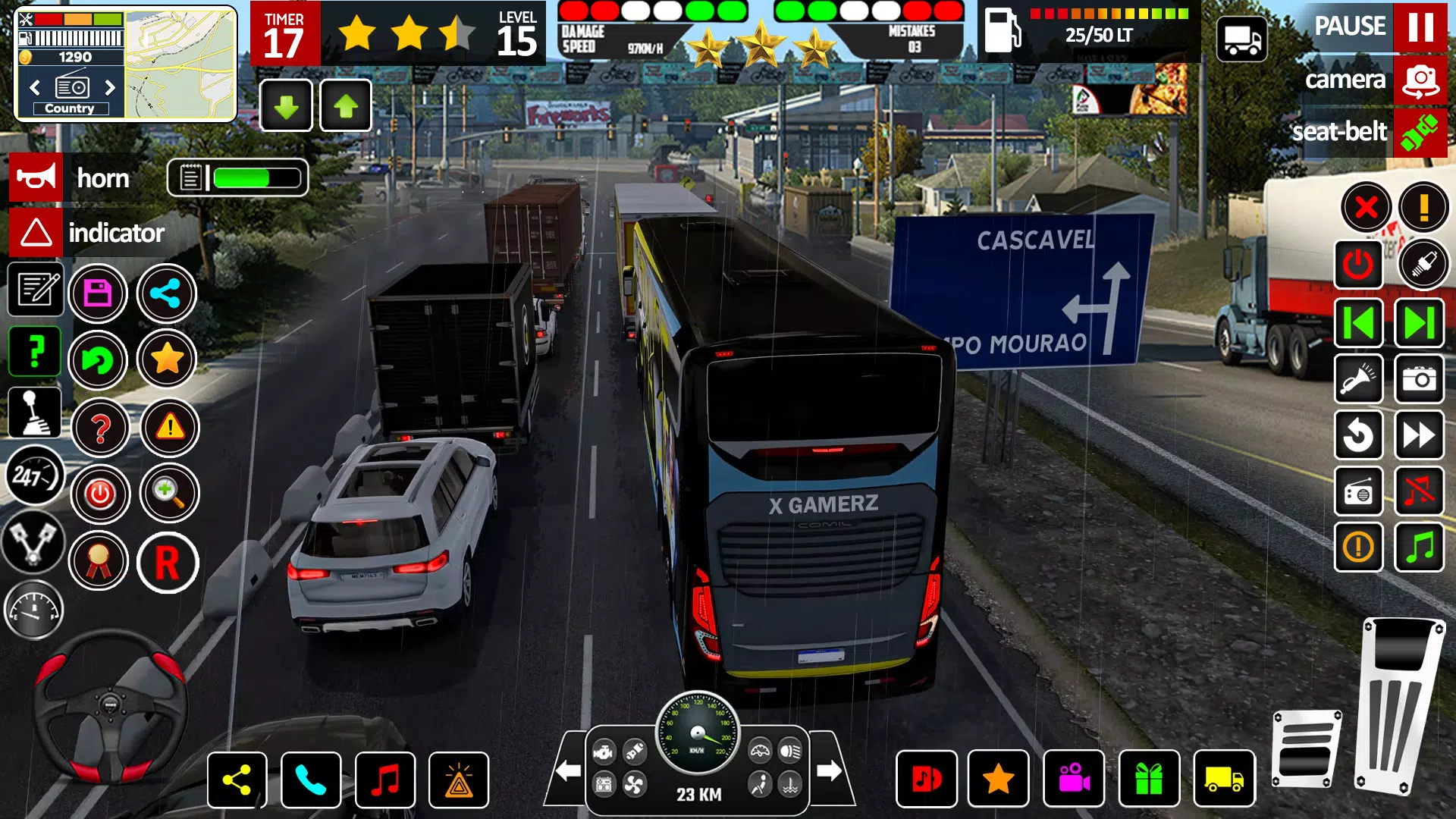Sound the horn
1456x819 pixels.
(36, 178)
